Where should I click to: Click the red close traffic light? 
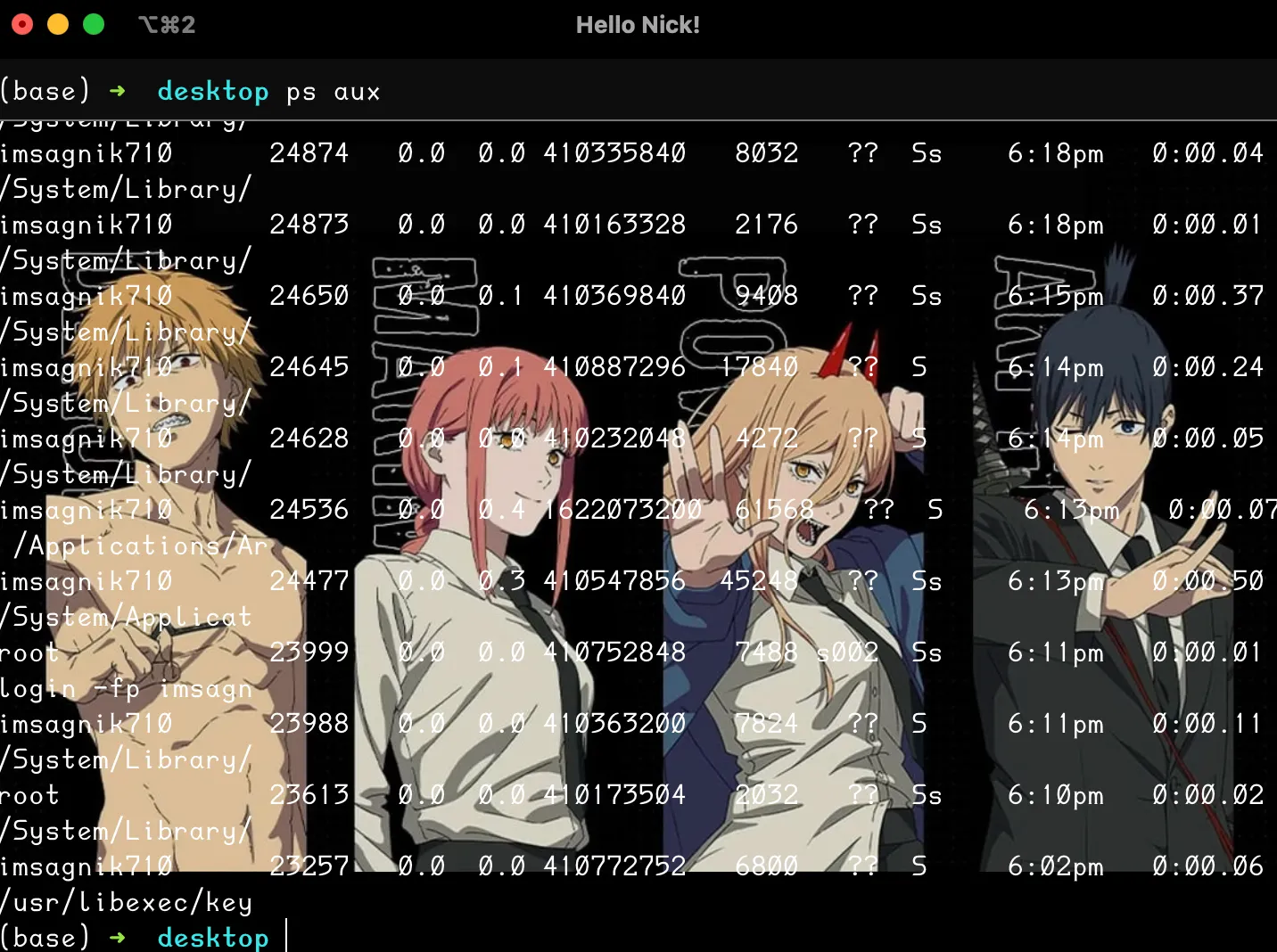pyautogui.click(x=22, y=24)
